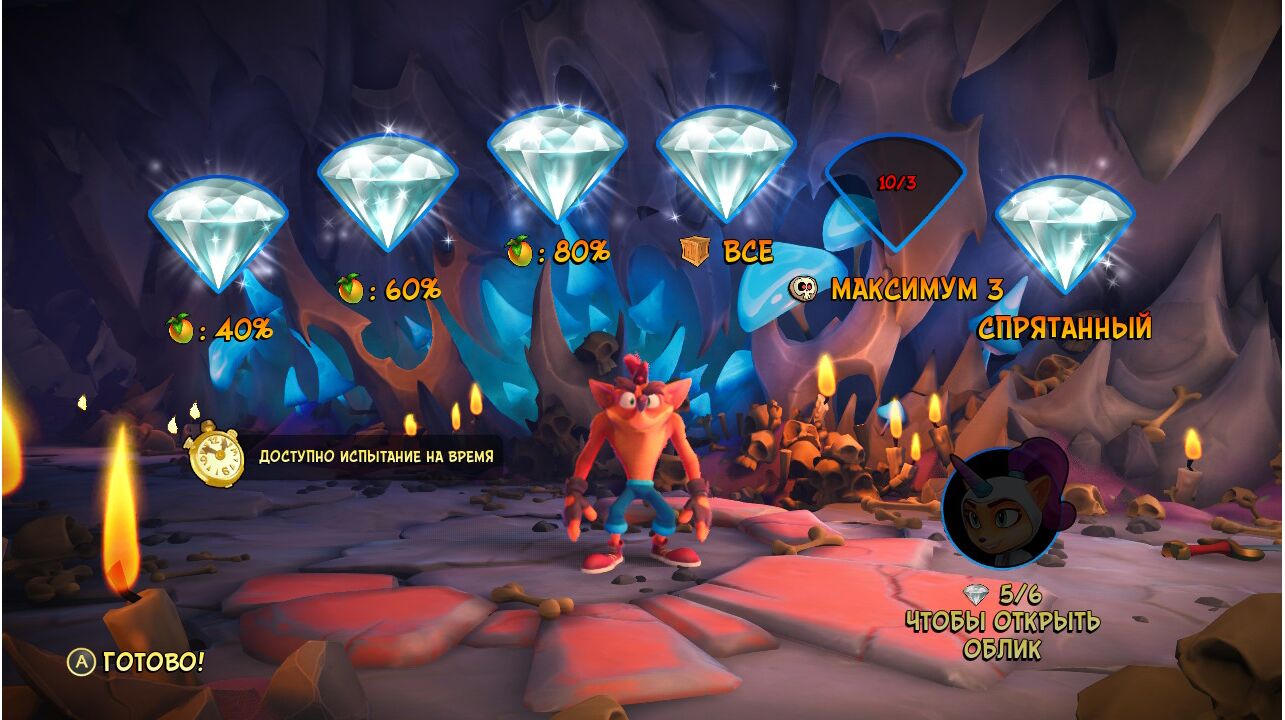
Task: Choose the 80% wumpa fruit gem
Action: click(x=557, y=160)
